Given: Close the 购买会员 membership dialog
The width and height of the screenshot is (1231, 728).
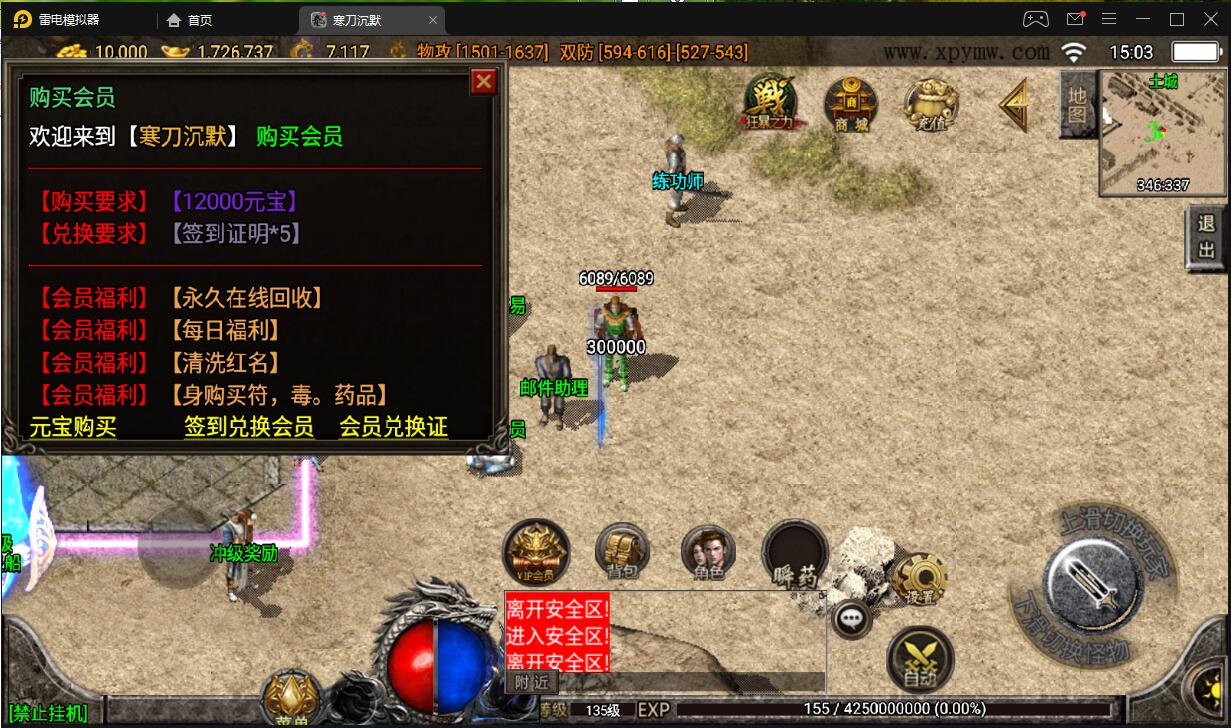Looking at the screenshot, I should [x=484, y=82].
